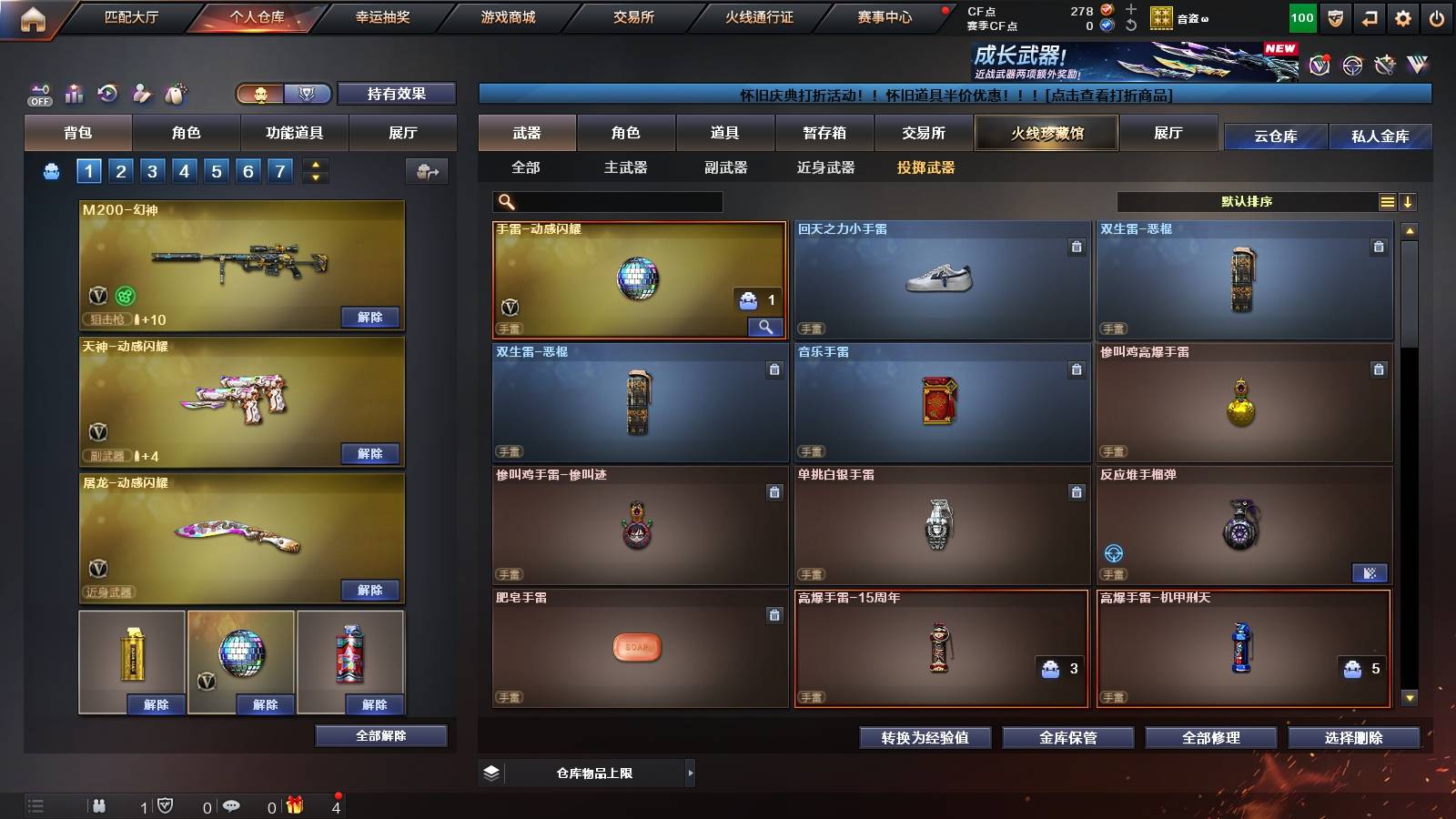Click the CF shield badge icon top right
The image size is (1456, 819).
tap(1334, 16)
